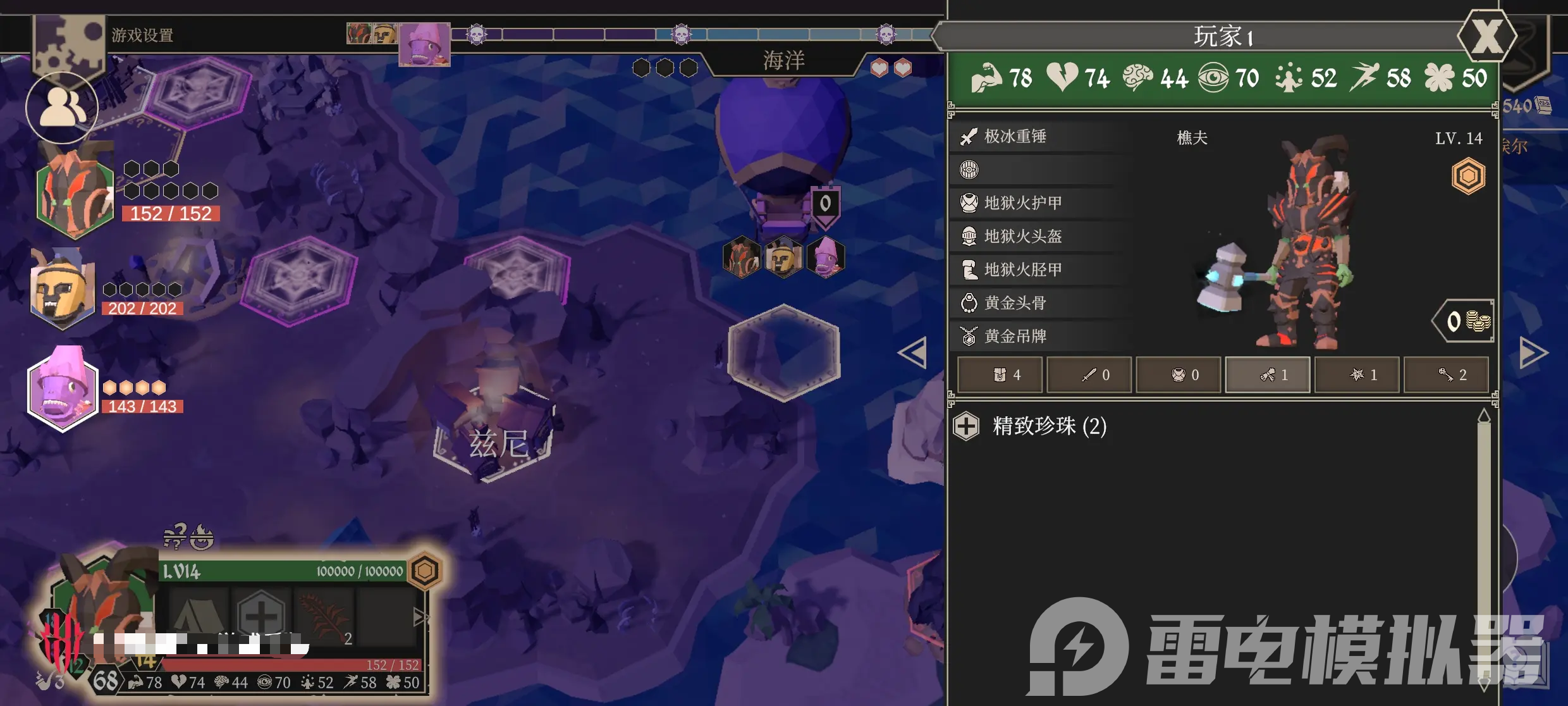This screenshot has width=1568, height=706.
Task: Toggle the key items filter showing 2
Action: coord(1447,375)
